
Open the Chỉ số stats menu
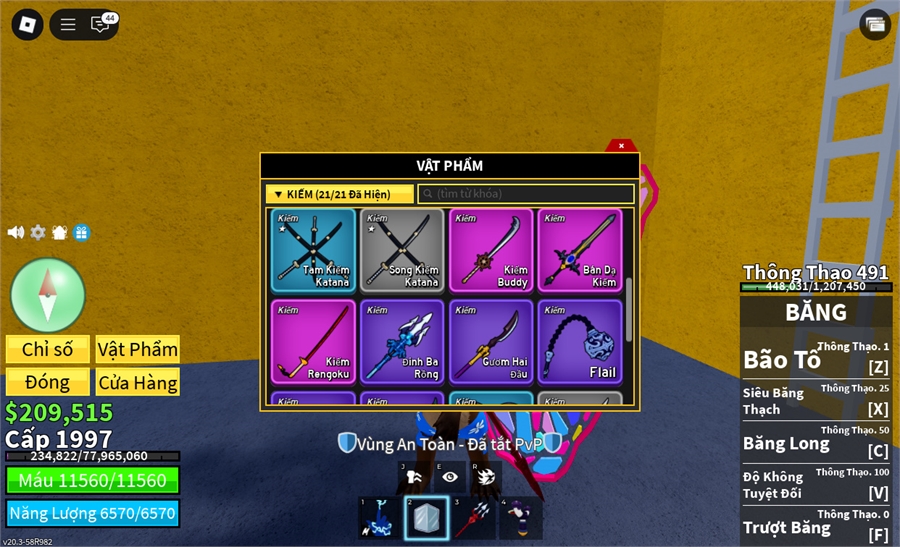tap(48, 349)
